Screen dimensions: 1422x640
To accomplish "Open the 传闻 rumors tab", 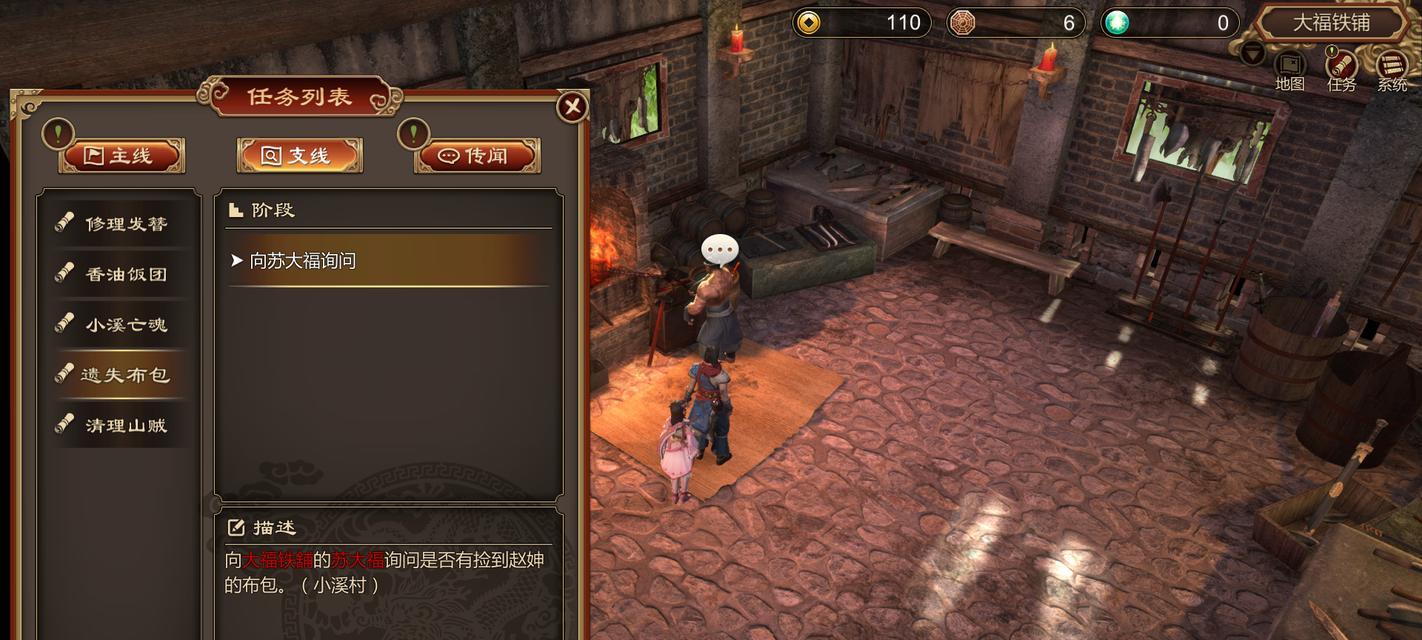I will [x=477, y=156].
